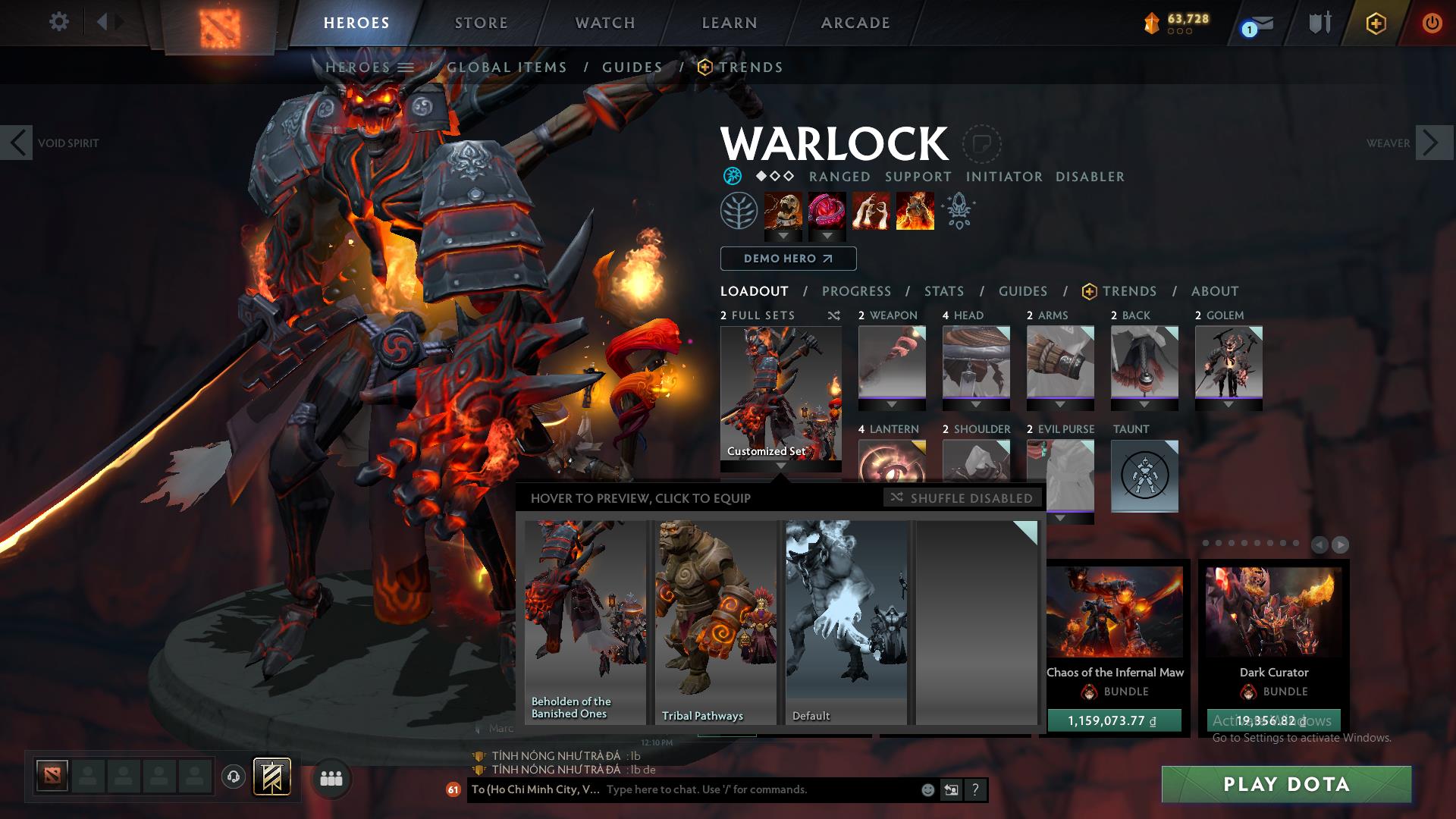The image size is (1456, 819).
Task: Click the DEMO HERO button
Action: pos(787,259)
